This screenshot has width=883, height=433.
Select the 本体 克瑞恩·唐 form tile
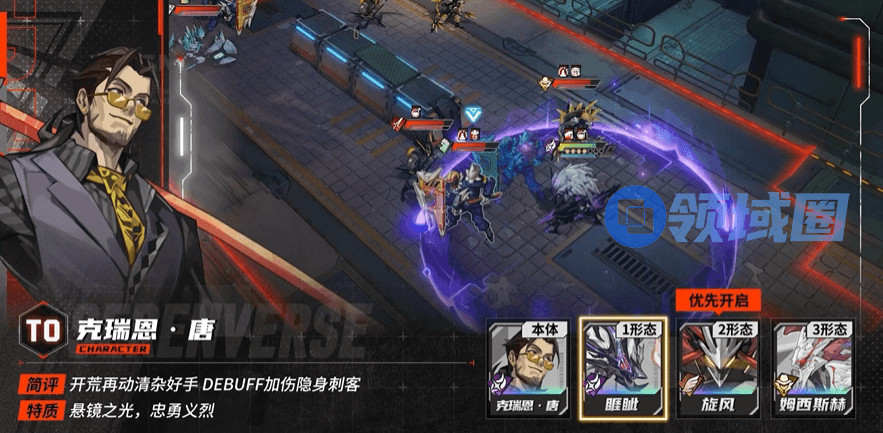pyautogui.click(x=525, y=365)
